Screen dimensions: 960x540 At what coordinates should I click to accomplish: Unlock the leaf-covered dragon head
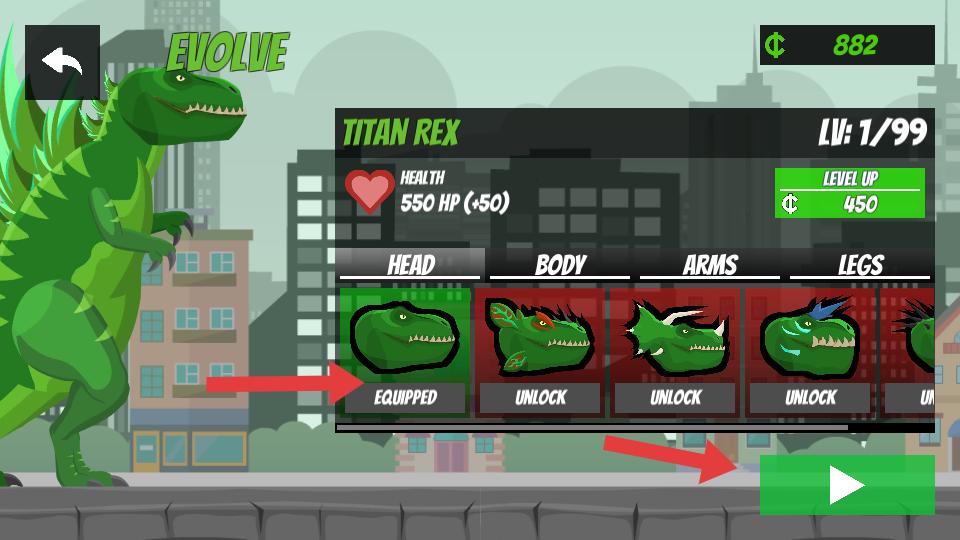tap(540, 397)
